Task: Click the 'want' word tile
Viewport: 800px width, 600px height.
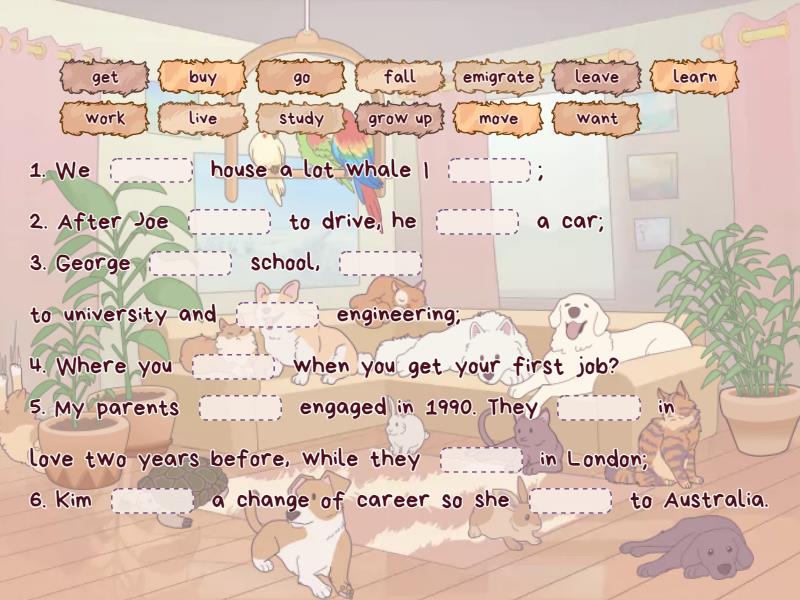Action: tap(596, 118)
